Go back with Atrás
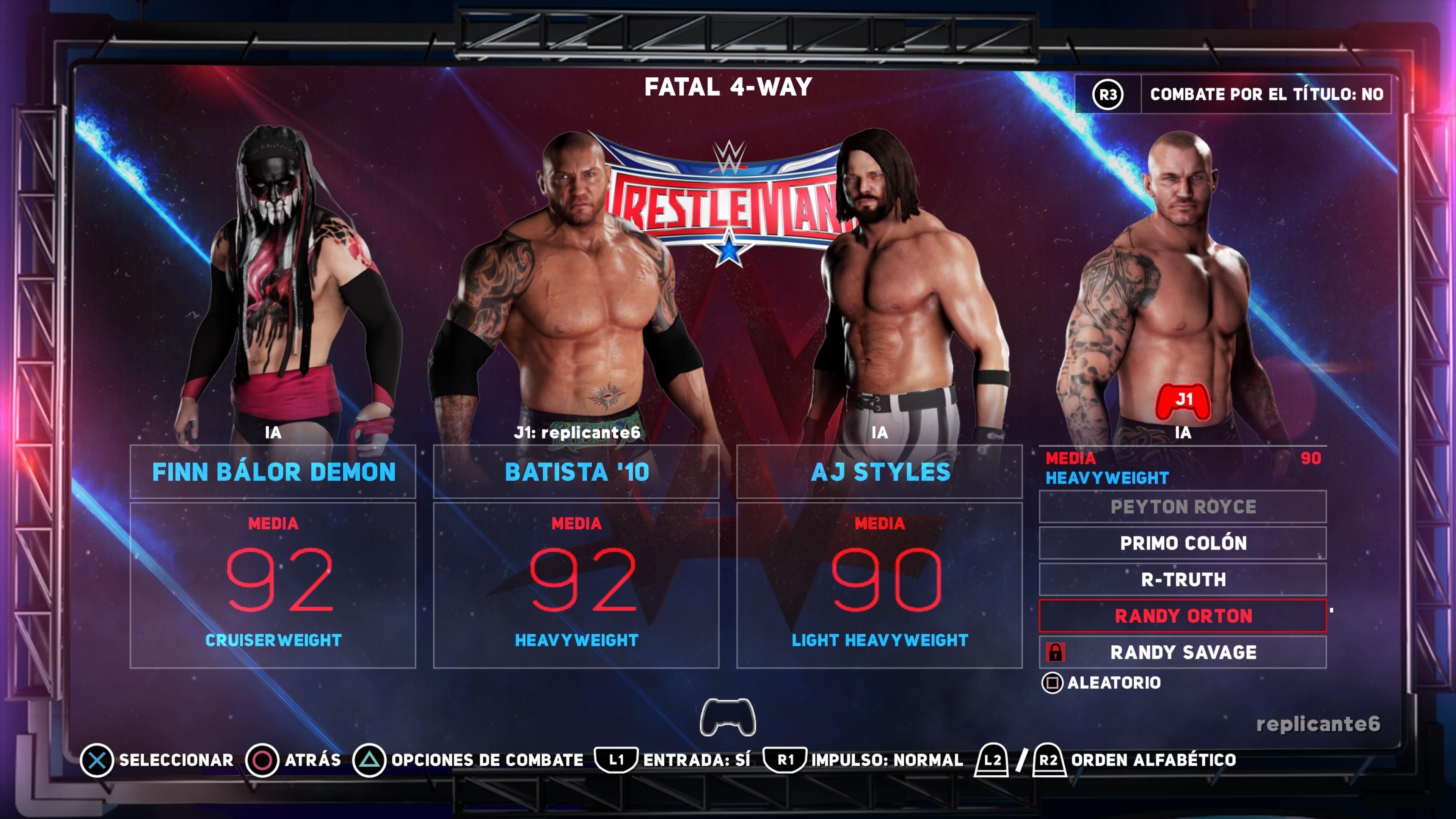 (x=293, y=760)
